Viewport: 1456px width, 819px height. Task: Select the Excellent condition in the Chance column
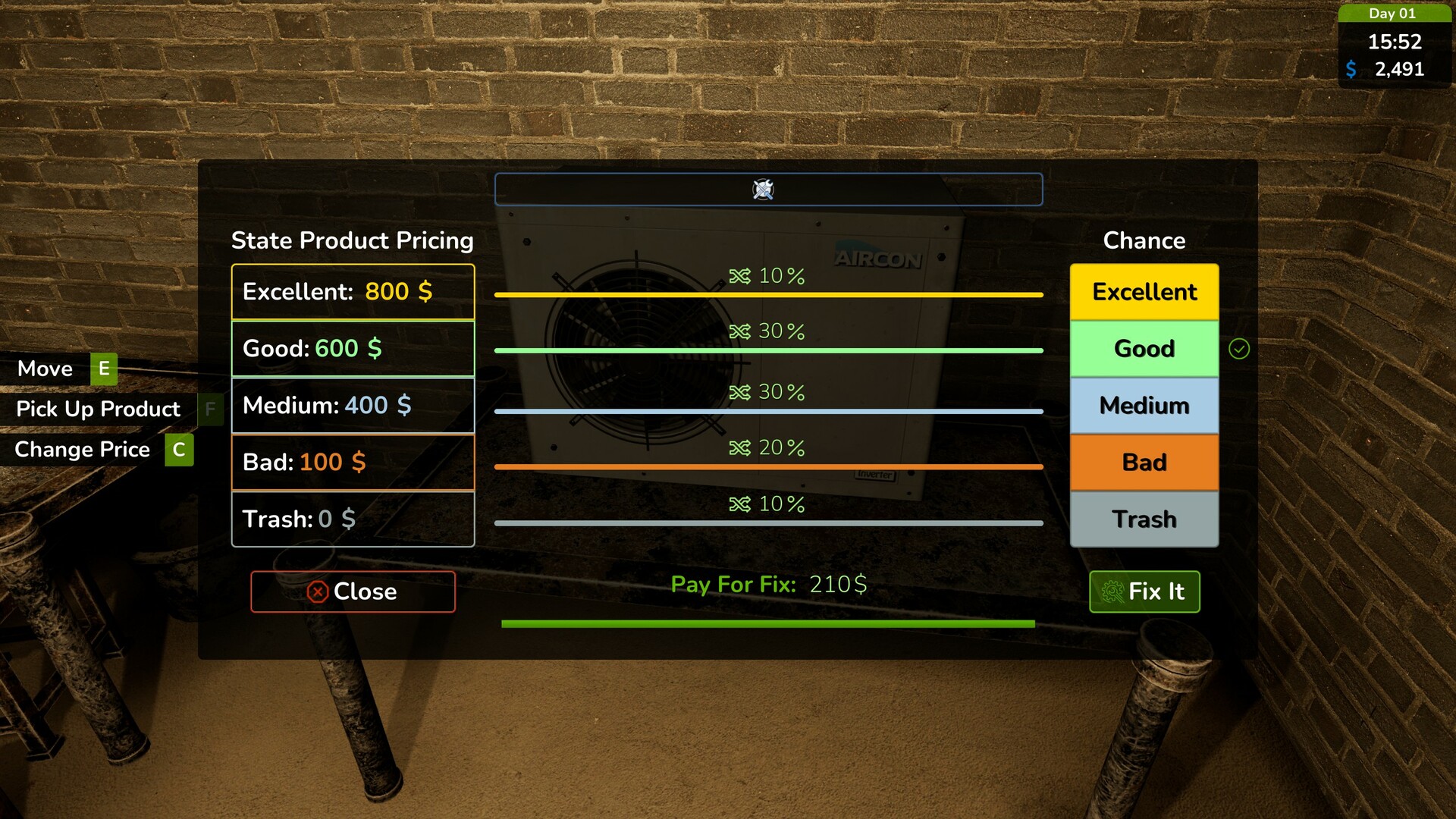(x=1144, y=291)
